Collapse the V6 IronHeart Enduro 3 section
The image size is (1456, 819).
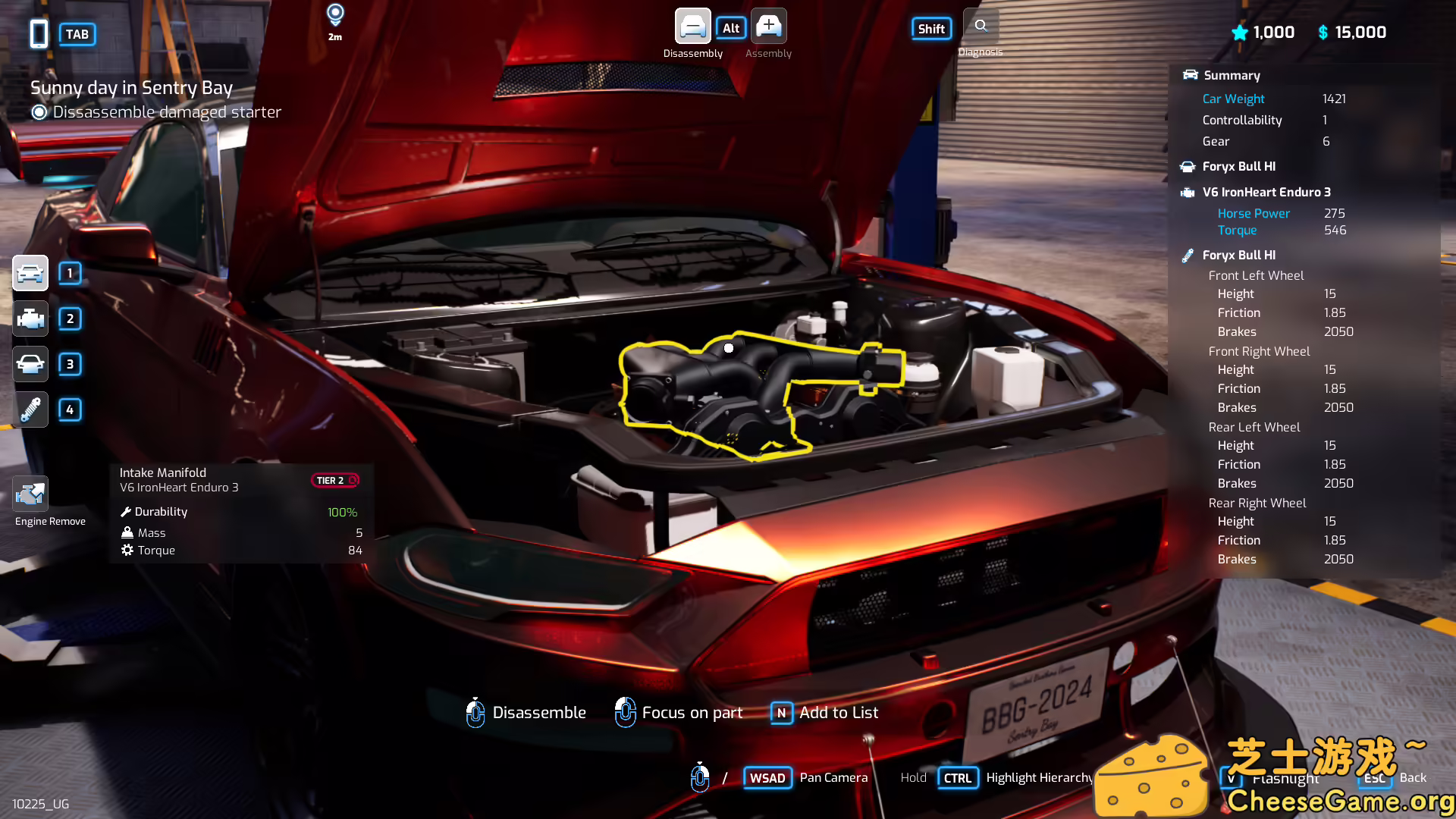[1266, 192]
